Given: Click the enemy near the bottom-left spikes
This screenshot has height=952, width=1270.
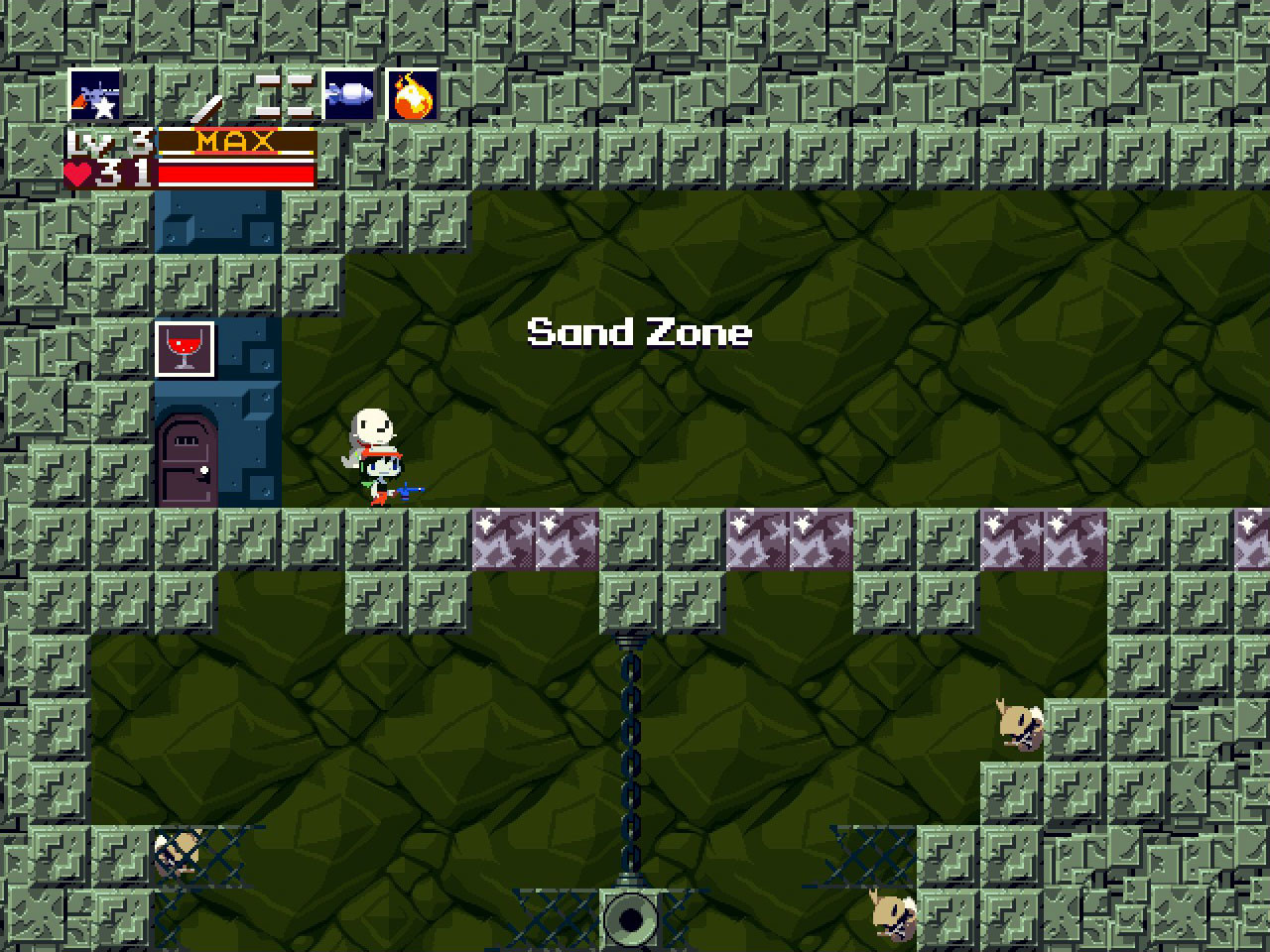Looking at the screenshot, I should coord(179,855).
